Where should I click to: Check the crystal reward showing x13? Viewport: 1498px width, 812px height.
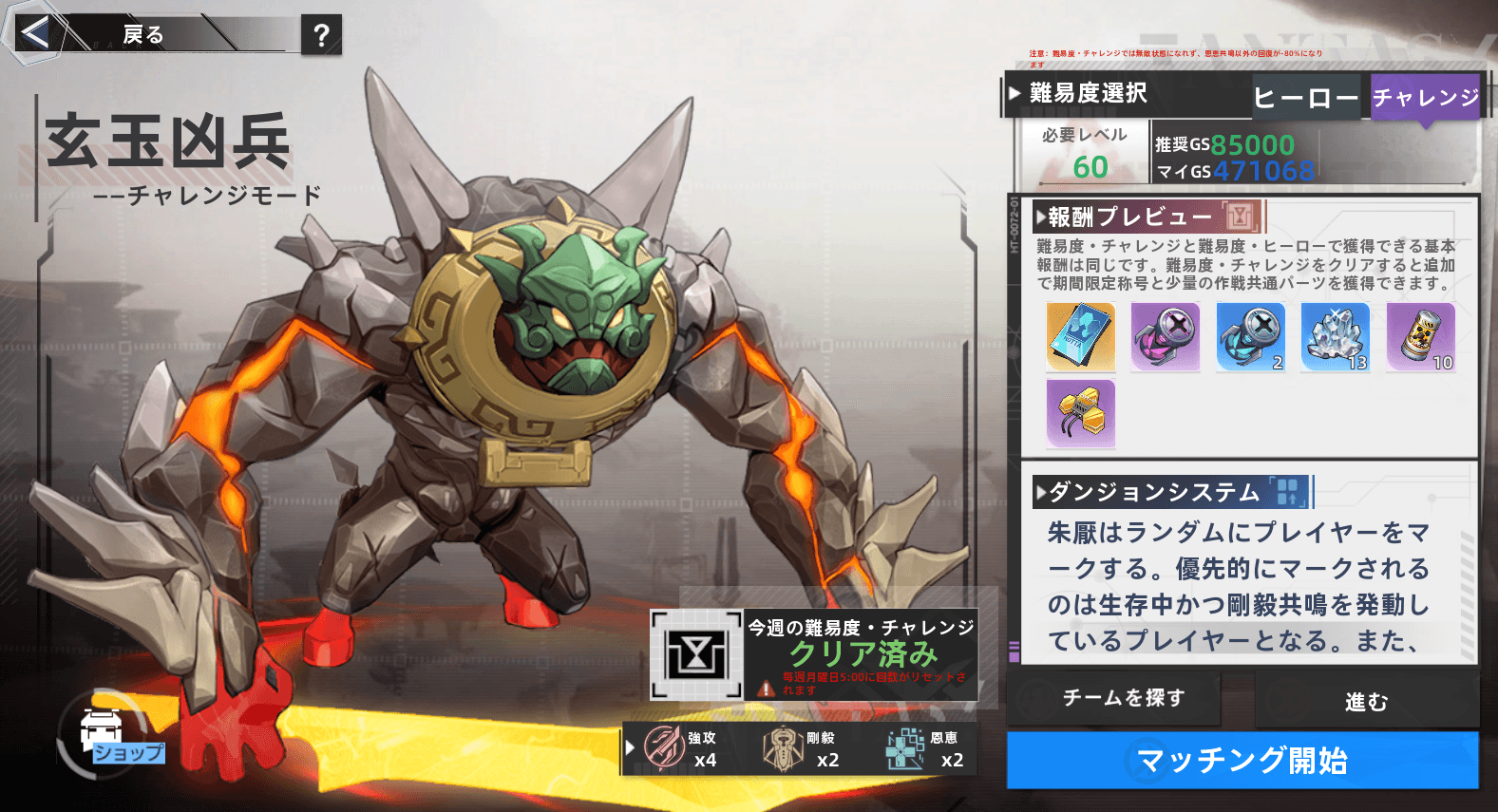click(x=1335, y=337)
